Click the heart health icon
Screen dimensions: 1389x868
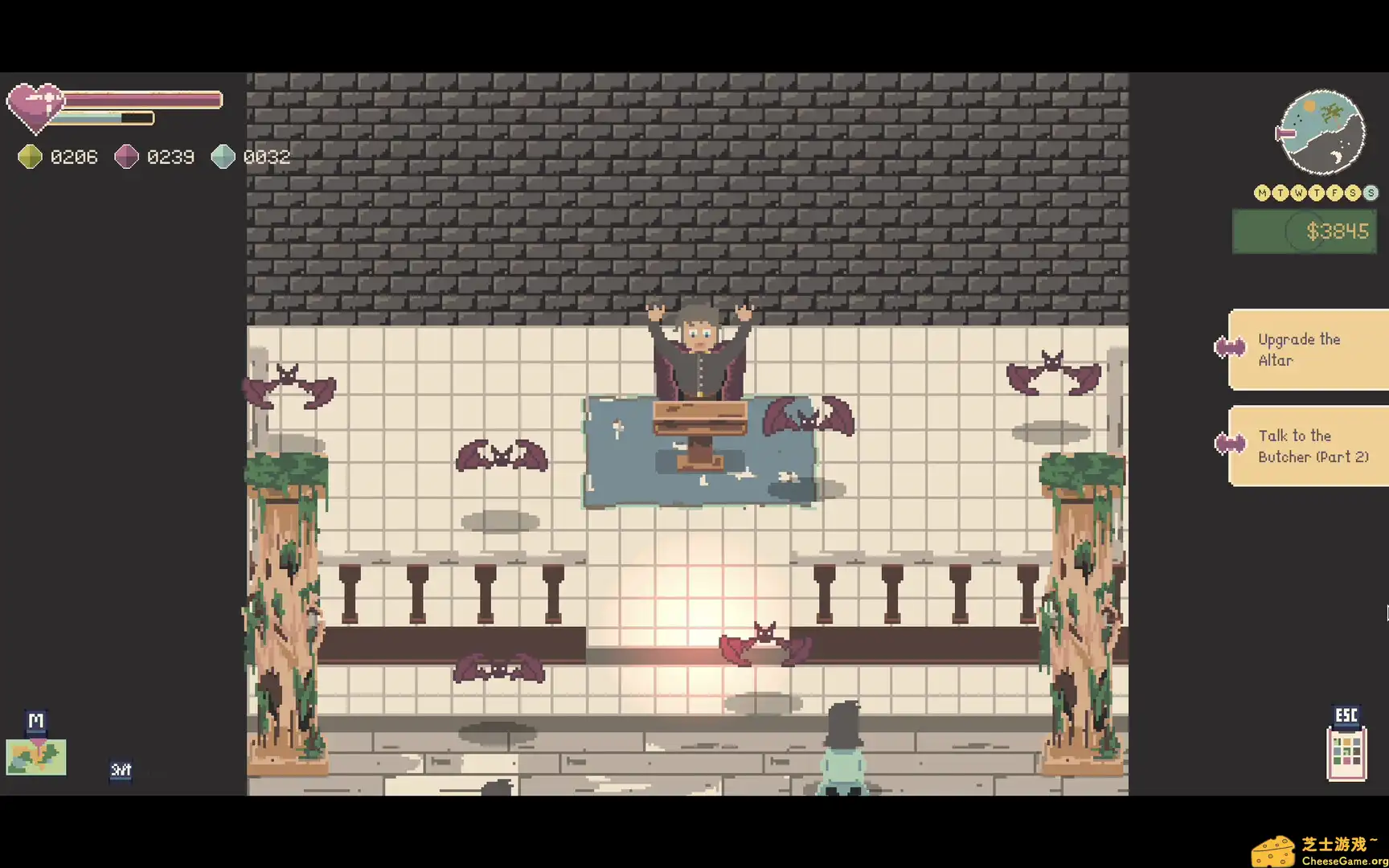pos(35,105)
